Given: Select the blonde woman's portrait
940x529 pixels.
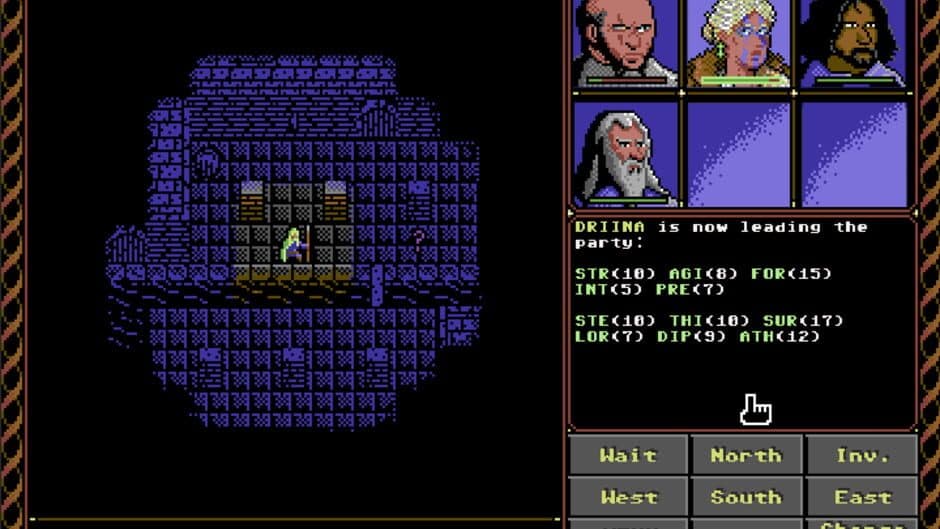Looking at the screenshot, I should pos(740,43).
